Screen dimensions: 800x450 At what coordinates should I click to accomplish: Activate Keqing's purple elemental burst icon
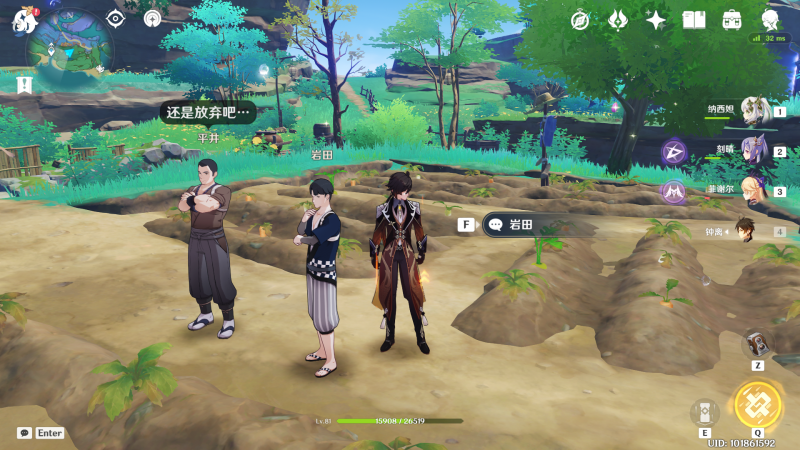(x=675, y=152)
